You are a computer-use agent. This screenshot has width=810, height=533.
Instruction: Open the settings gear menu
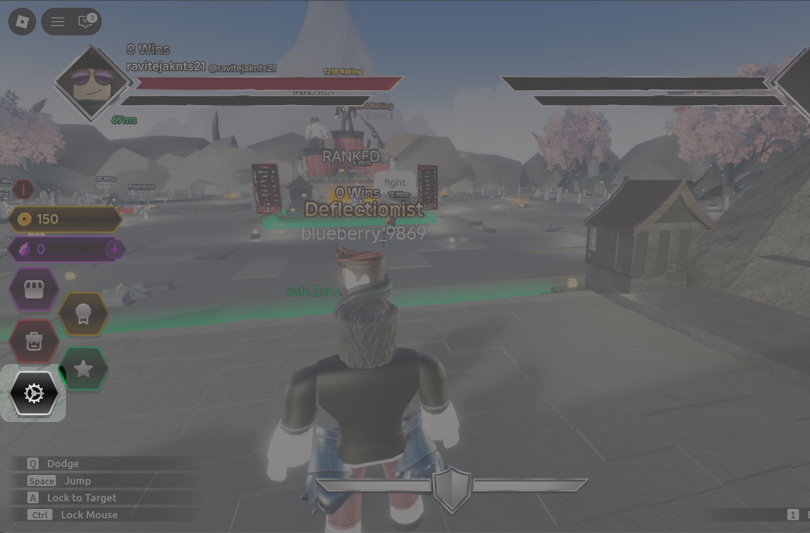34,393
